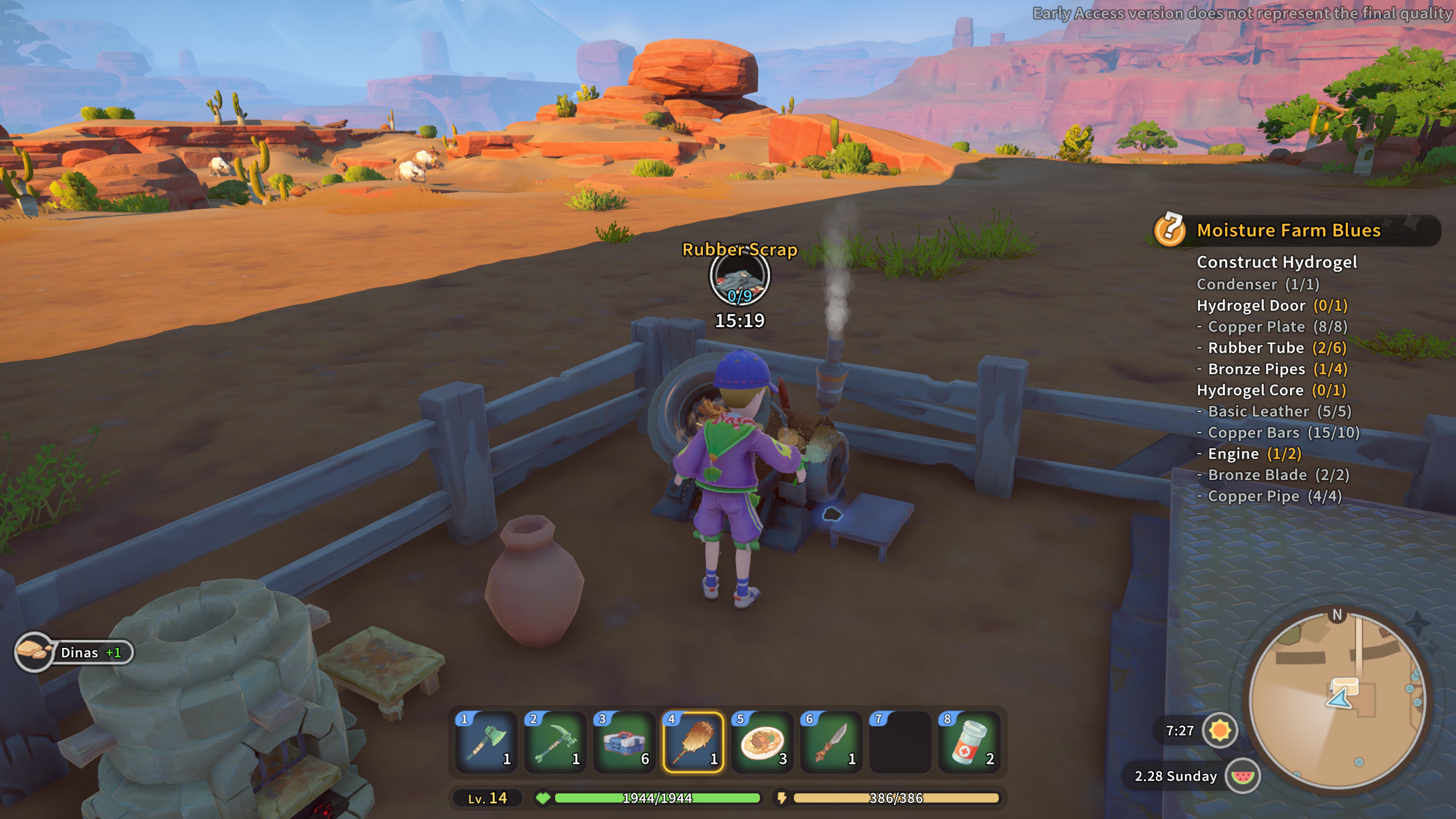Viewport: 1456px width, 819px height.
Task: Pick the food dish in slot 5
Action: [762, 742]
